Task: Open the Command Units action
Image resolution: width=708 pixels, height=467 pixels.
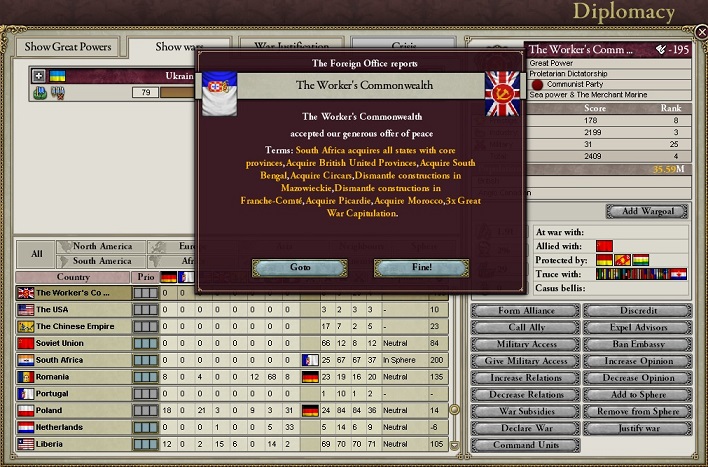Action: (x=527, y=445)
